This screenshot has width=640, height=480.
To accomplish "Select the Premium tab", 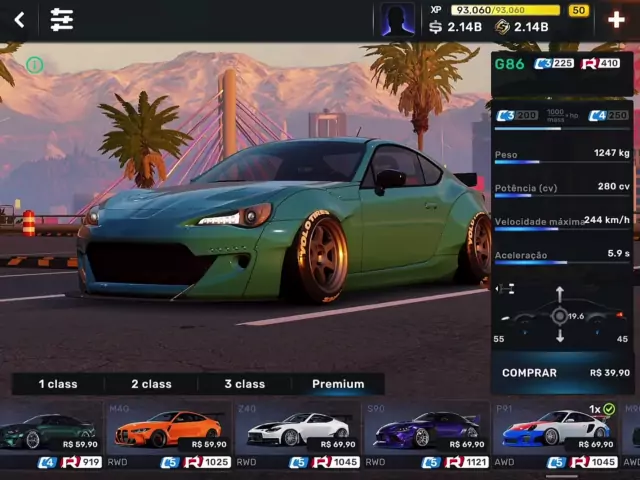I will (338, 384).
